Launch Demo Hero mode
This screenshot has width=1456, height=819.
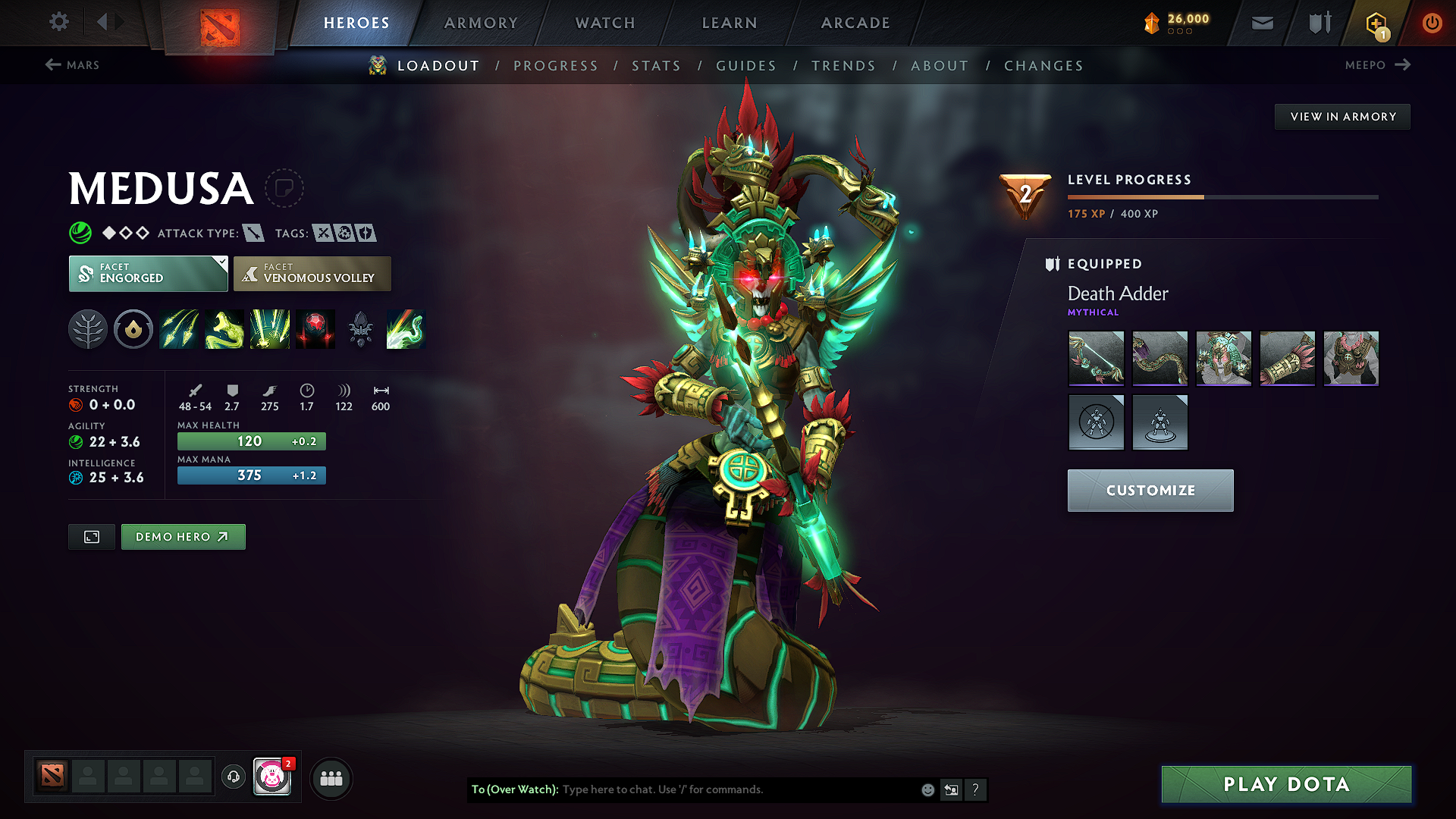pyautogui.click(x=183, y=537)
